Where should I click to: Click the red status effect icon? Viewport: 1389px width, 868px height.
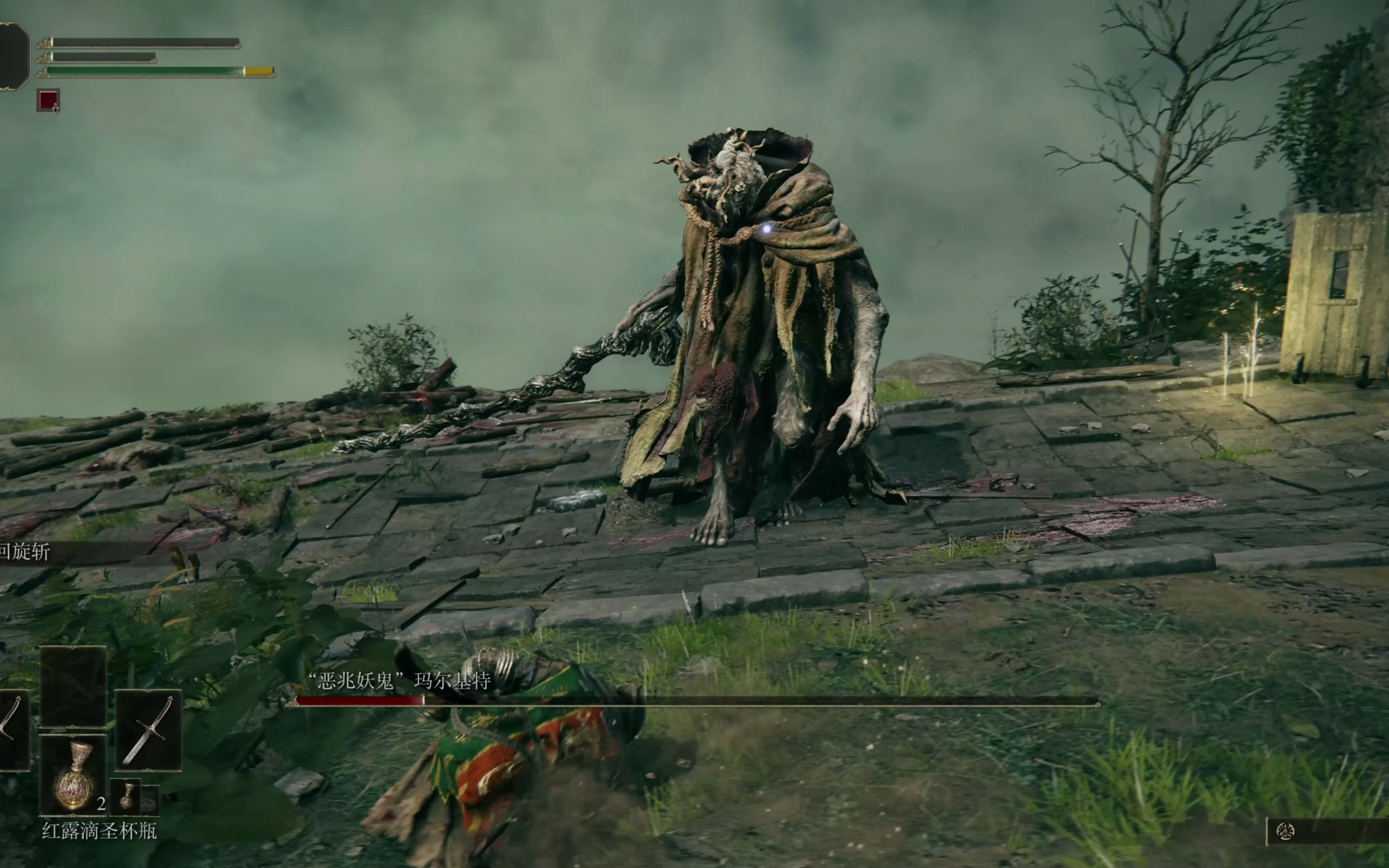pos(48,100)
